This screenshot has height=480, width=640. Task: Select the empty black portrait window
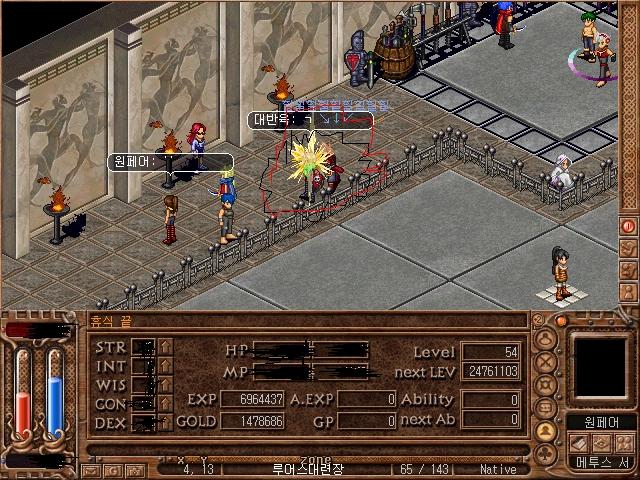[600, 367]
